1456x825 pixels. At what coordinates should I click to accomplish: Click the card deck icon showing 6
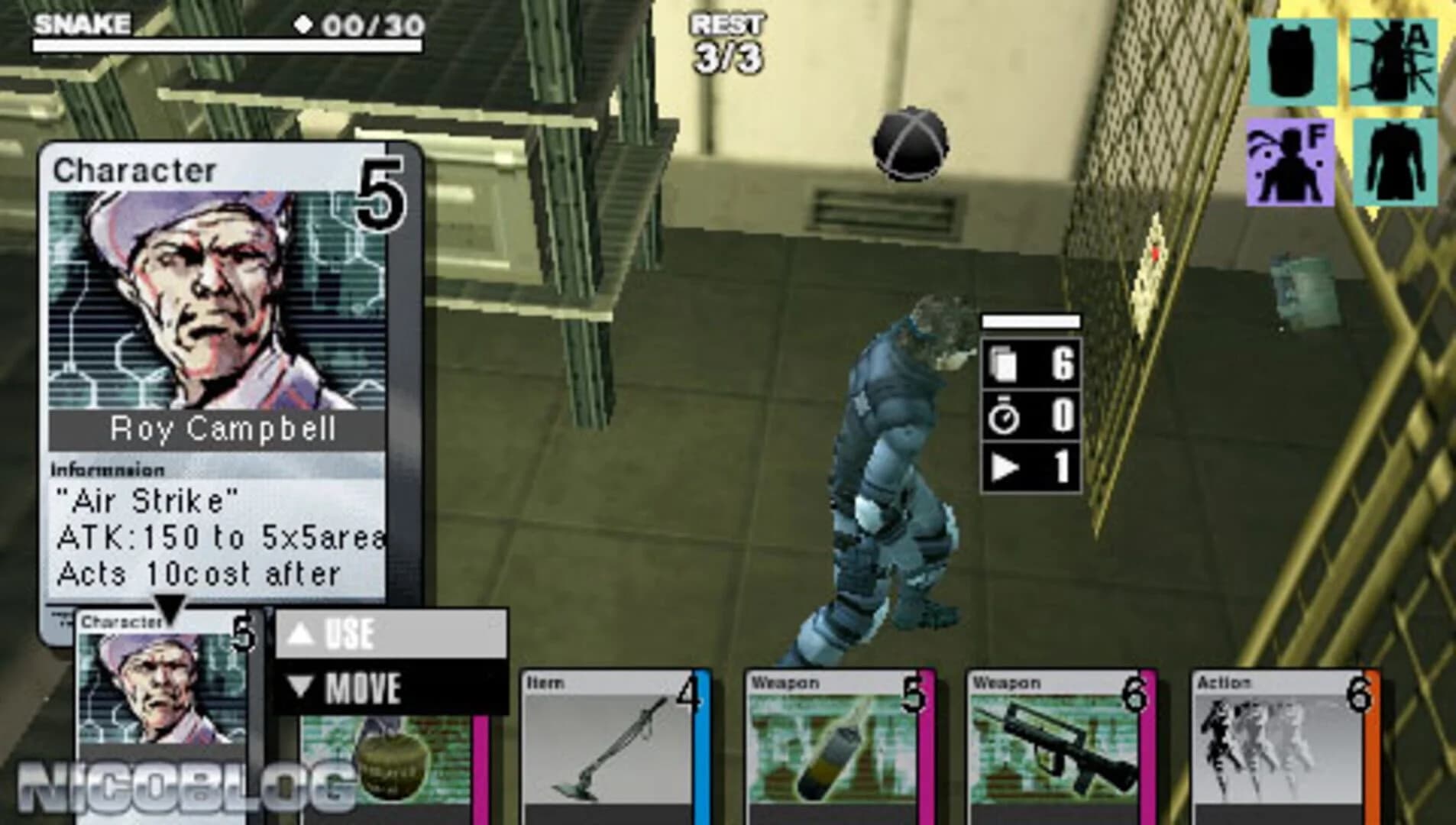click(x=1001, y=365)
